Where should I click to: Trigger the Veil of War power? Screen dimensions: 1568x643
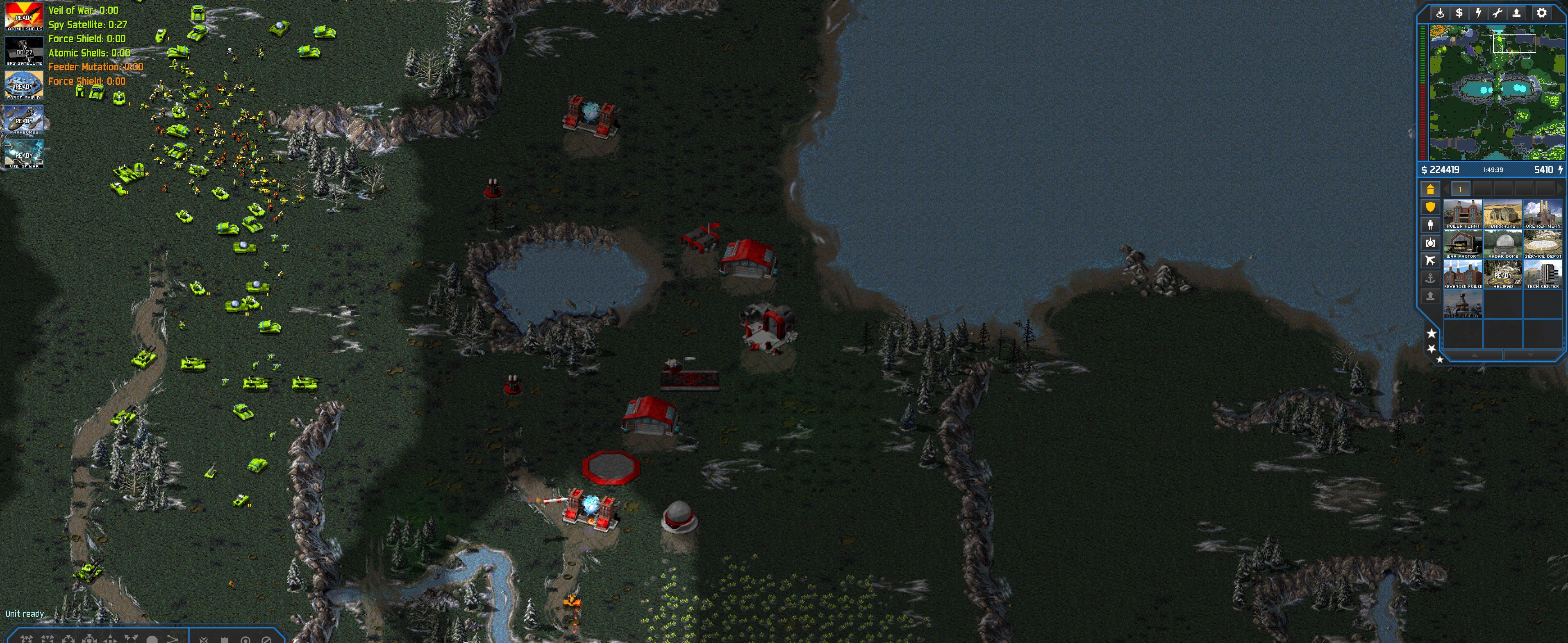[24, 154]
